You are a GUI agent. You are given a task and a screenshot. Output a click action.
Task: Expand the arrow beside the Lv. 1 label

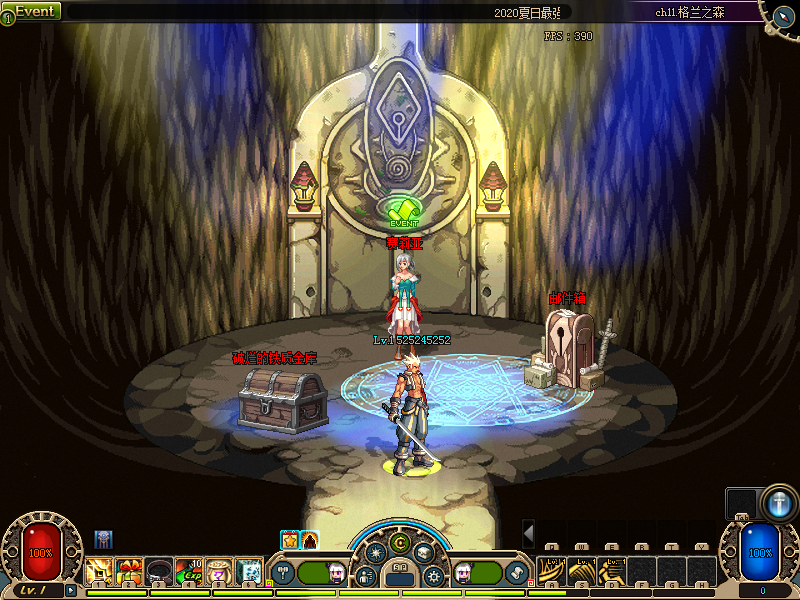click(70, 590)
